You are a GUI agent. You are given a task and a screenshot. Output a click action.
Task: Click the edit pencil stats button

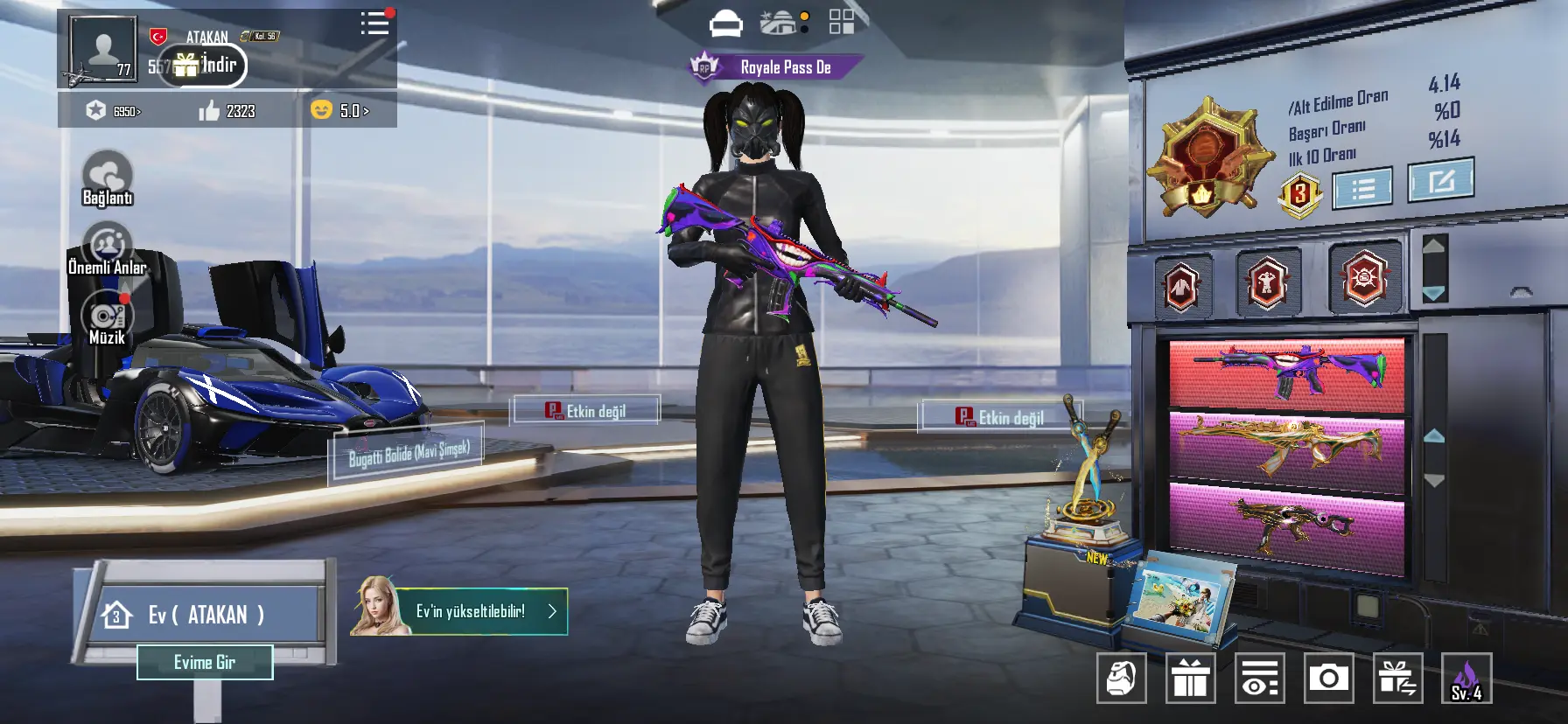coord(1440,180)
